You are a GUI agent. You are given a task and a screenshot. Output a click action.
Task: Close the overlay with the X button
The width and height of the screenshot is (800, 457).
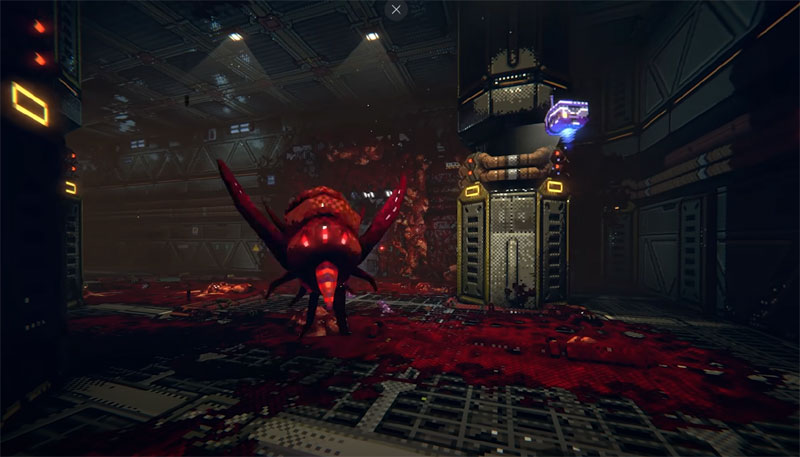pyautogui.click(x=396, y=10)
